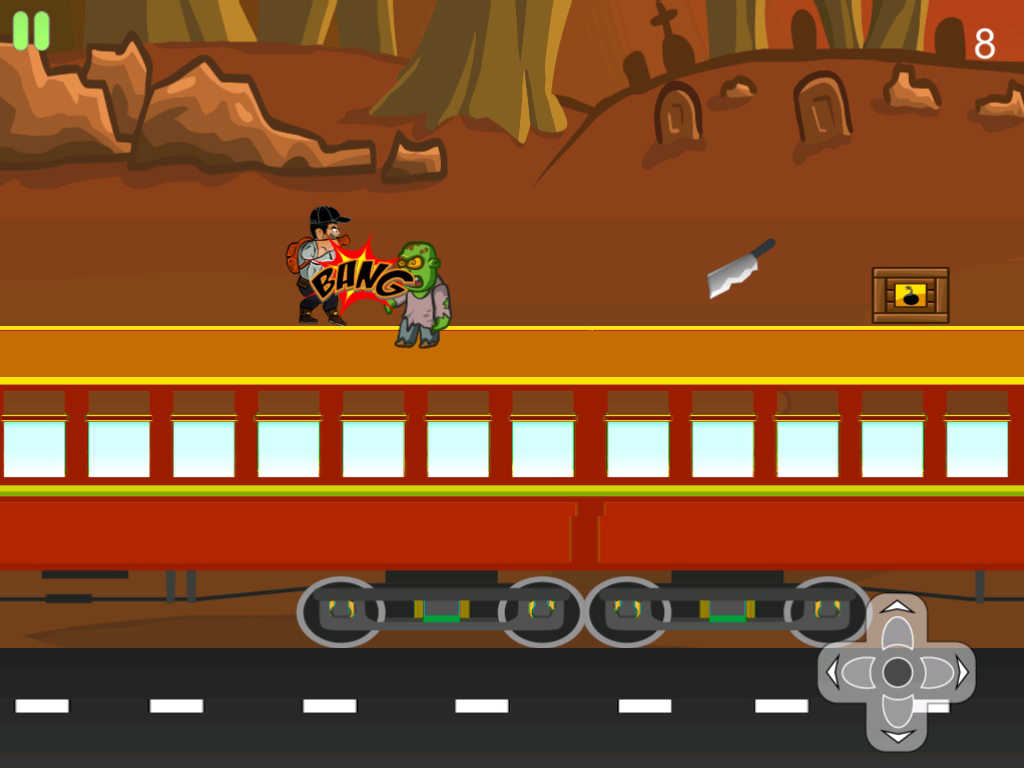
Task: Pause the game with the green pause button
Action: 31,30
